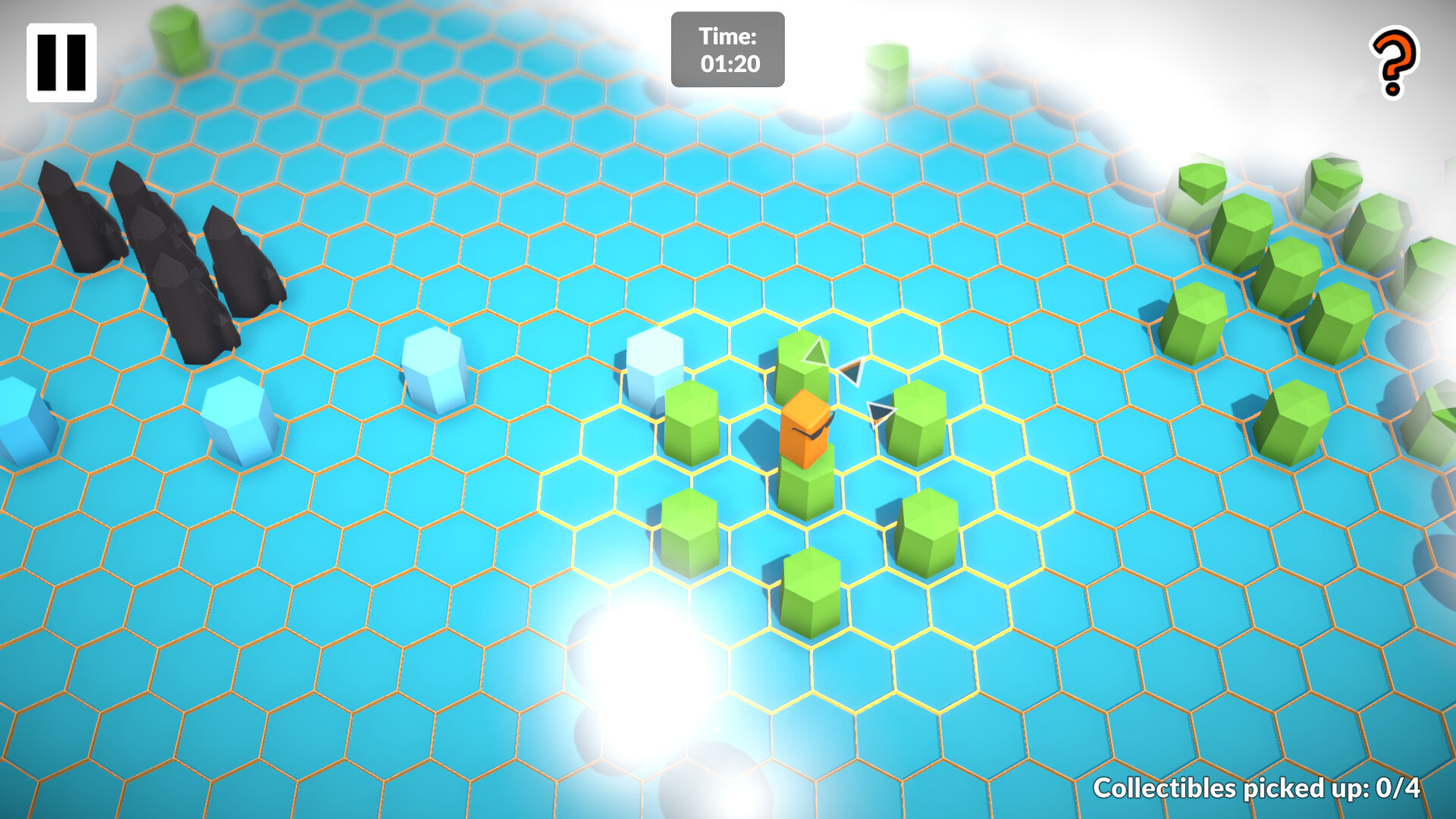Image resolution: width=1456 pixels, height=819 pixels.
Task: Click the Time display at the top
Action: [726, 47]
